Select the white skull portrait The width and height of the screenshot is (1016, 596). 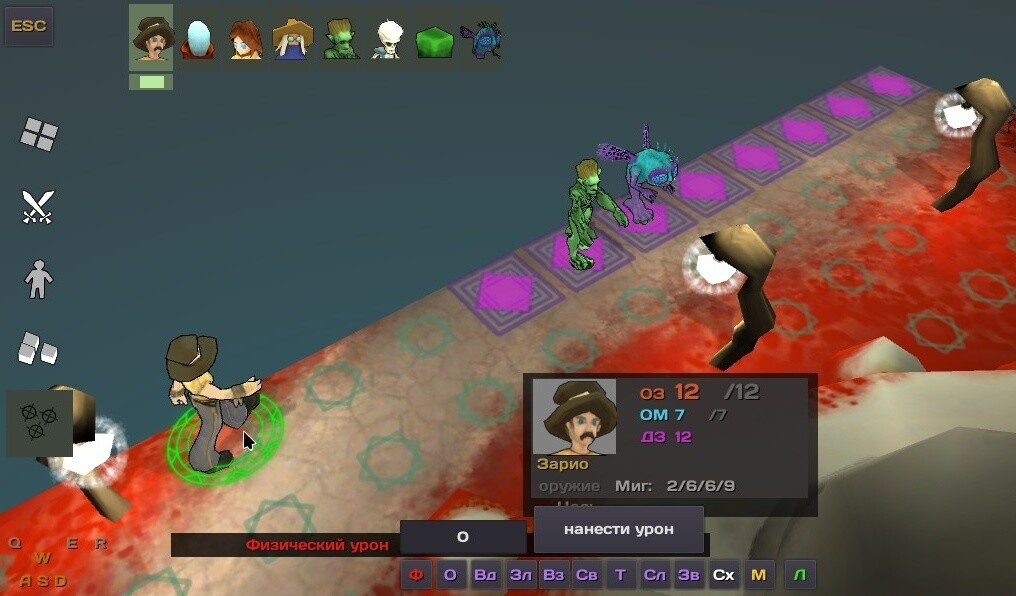(387, 38)
